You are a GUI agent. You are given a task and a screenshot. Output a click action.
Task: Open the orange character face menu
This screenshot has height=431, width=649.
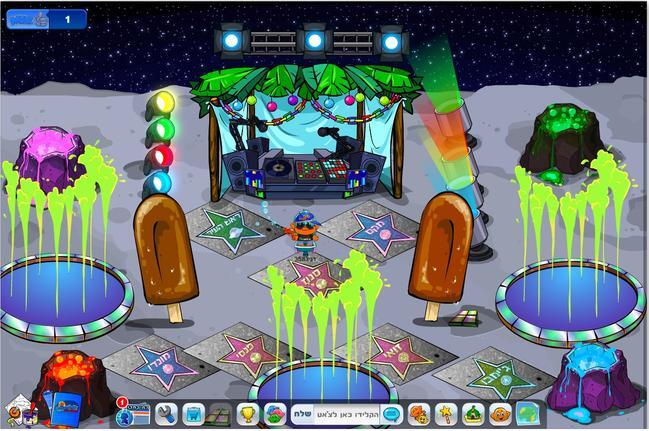tap(498, 412)
